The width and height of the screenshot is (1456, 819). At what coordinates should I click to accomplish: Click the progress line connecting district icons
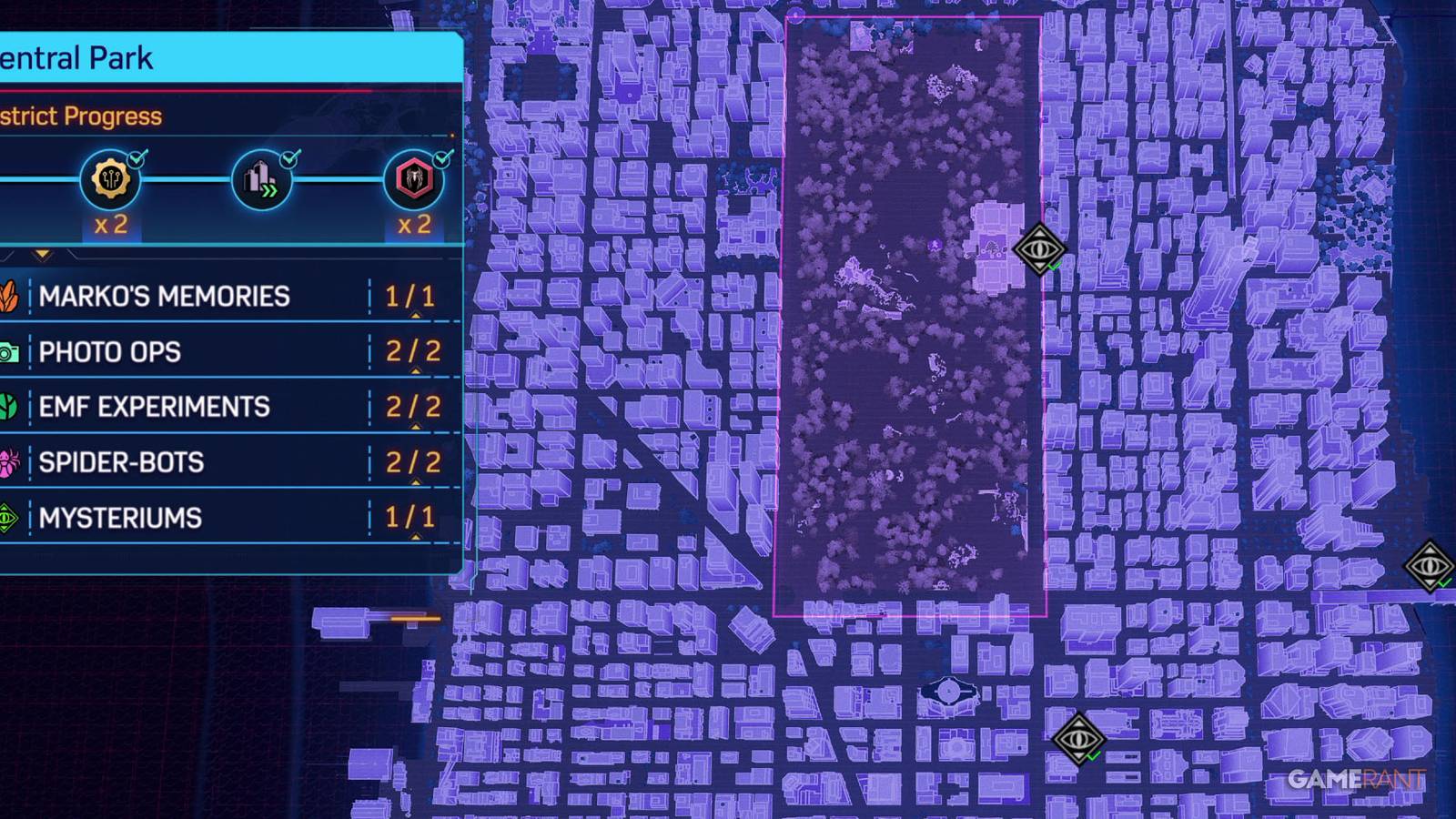point(185,180)
